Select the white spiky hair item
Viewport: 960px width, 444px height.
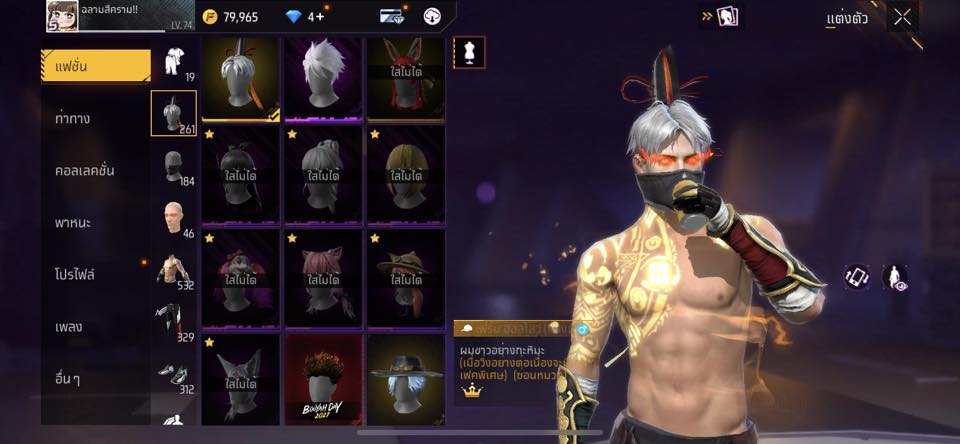click(323, 79)
